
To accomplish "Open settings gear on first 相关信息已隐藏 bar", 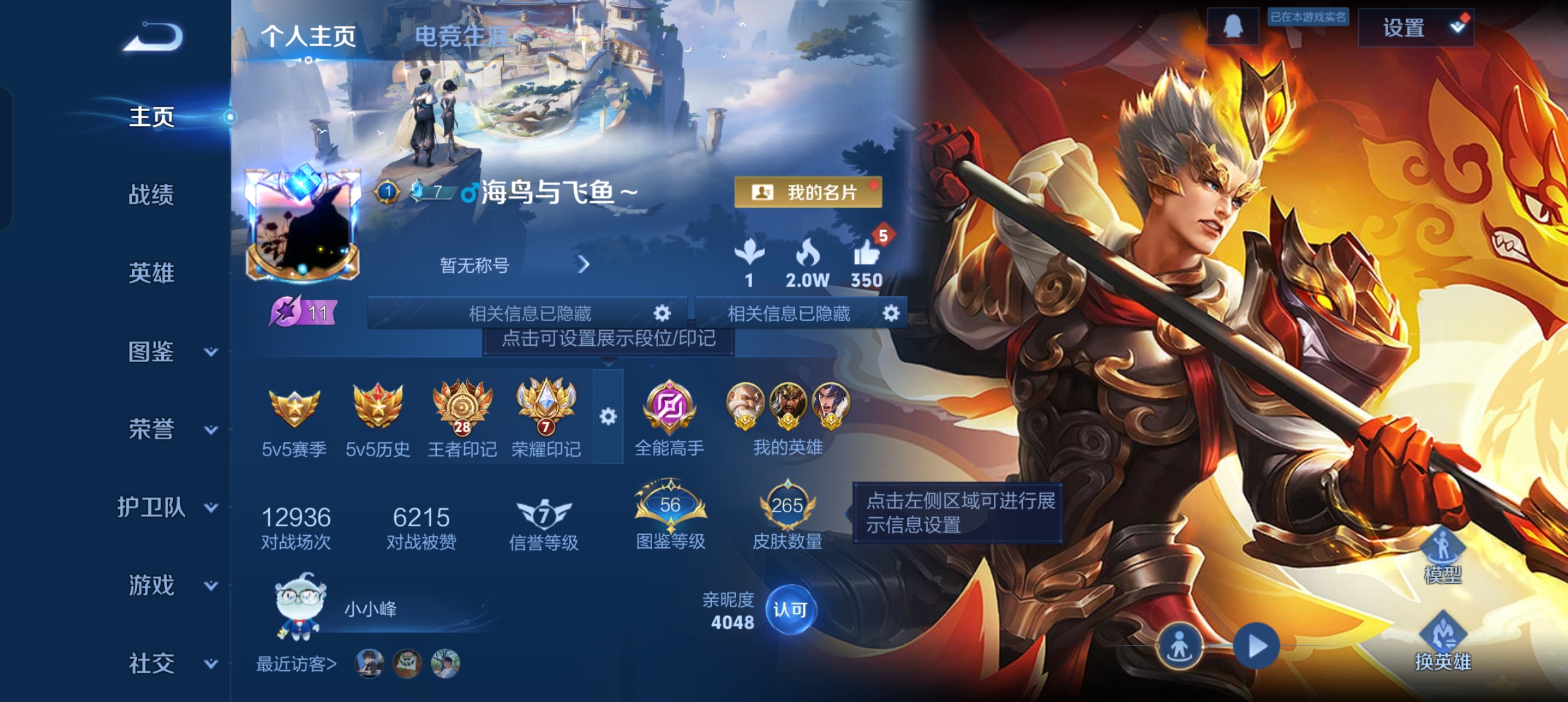I will coord(662,313).
